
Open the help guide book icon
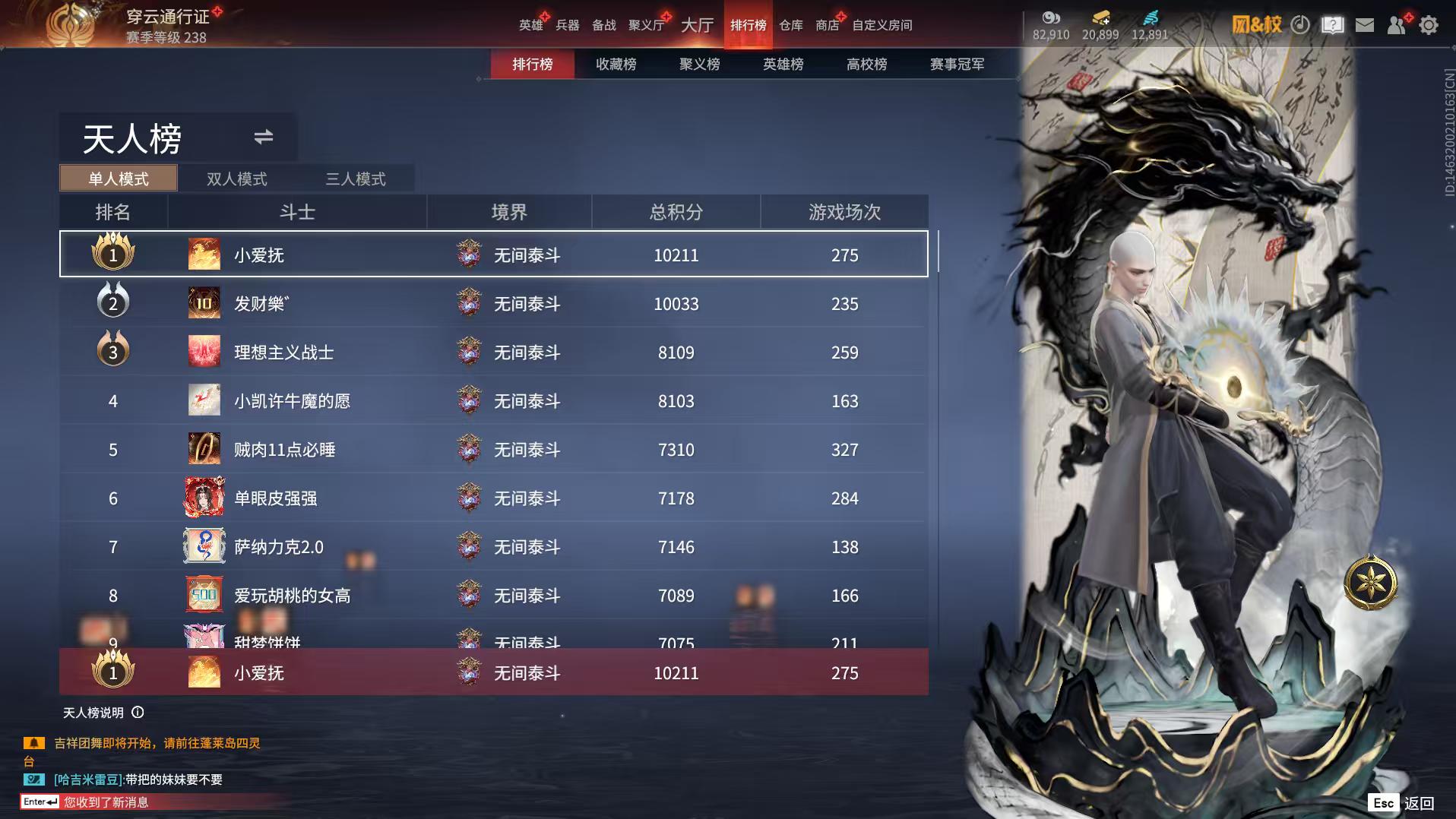[x=1332, y=25]
